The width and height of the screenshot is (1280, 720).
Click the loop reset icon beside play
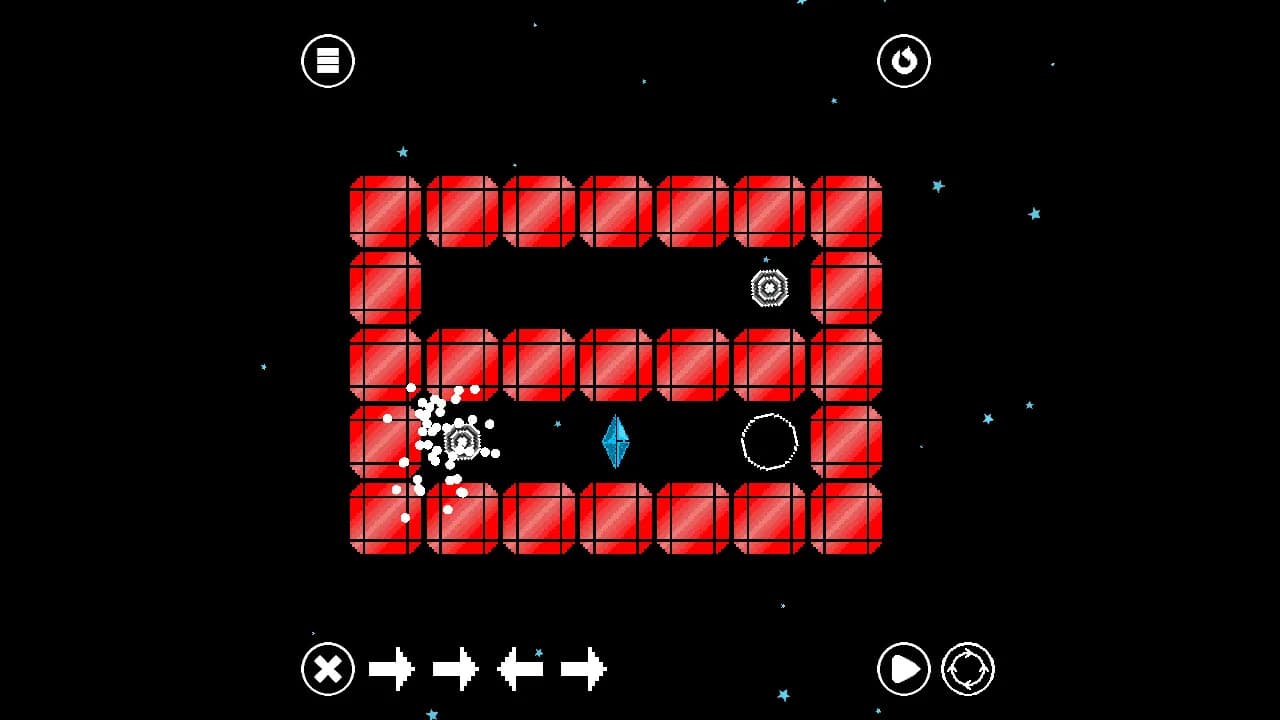tap(968, 670)
